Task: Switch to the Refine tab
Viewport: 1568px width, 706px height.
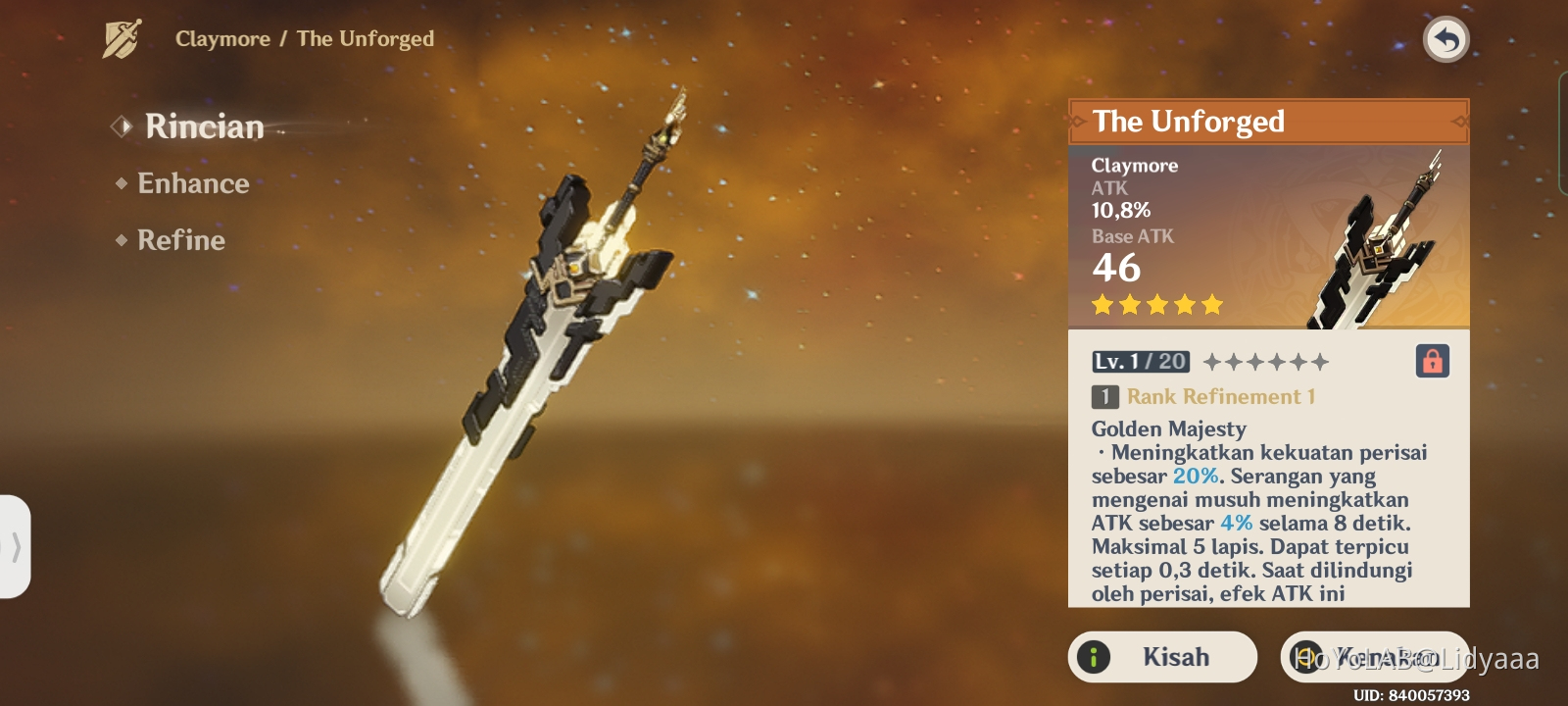Action: tap(181, 241)
